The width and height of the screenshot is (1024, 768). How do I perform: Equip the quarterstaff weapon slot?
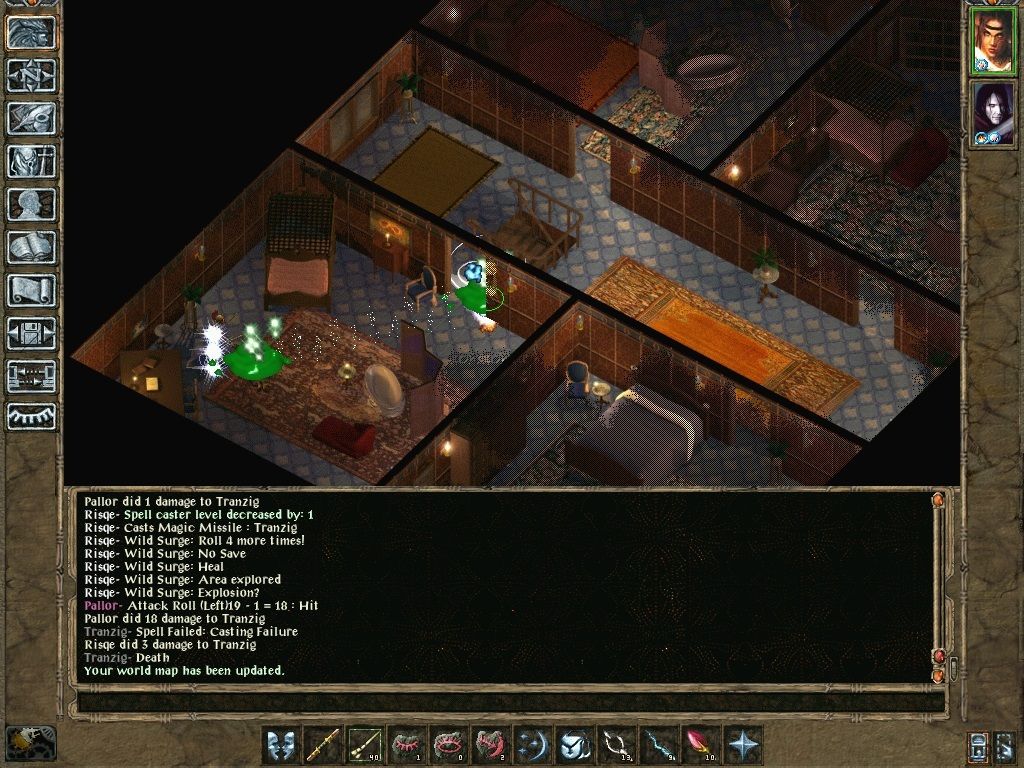click(324, 745)
